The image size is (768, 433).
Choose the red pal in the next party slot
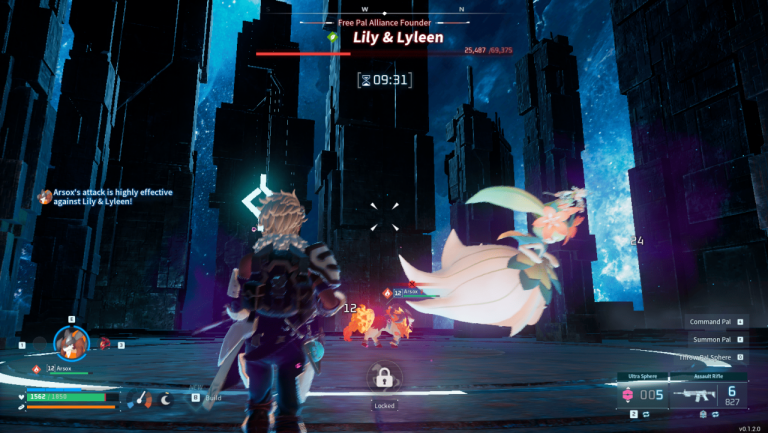104,344
